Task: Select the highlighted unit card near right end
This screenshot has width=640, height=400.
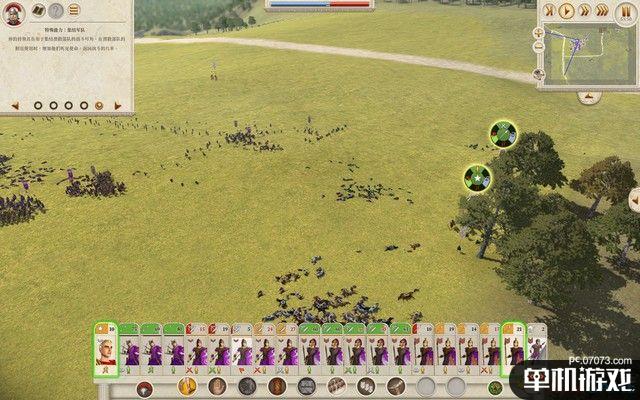Action: coord(514,351)
